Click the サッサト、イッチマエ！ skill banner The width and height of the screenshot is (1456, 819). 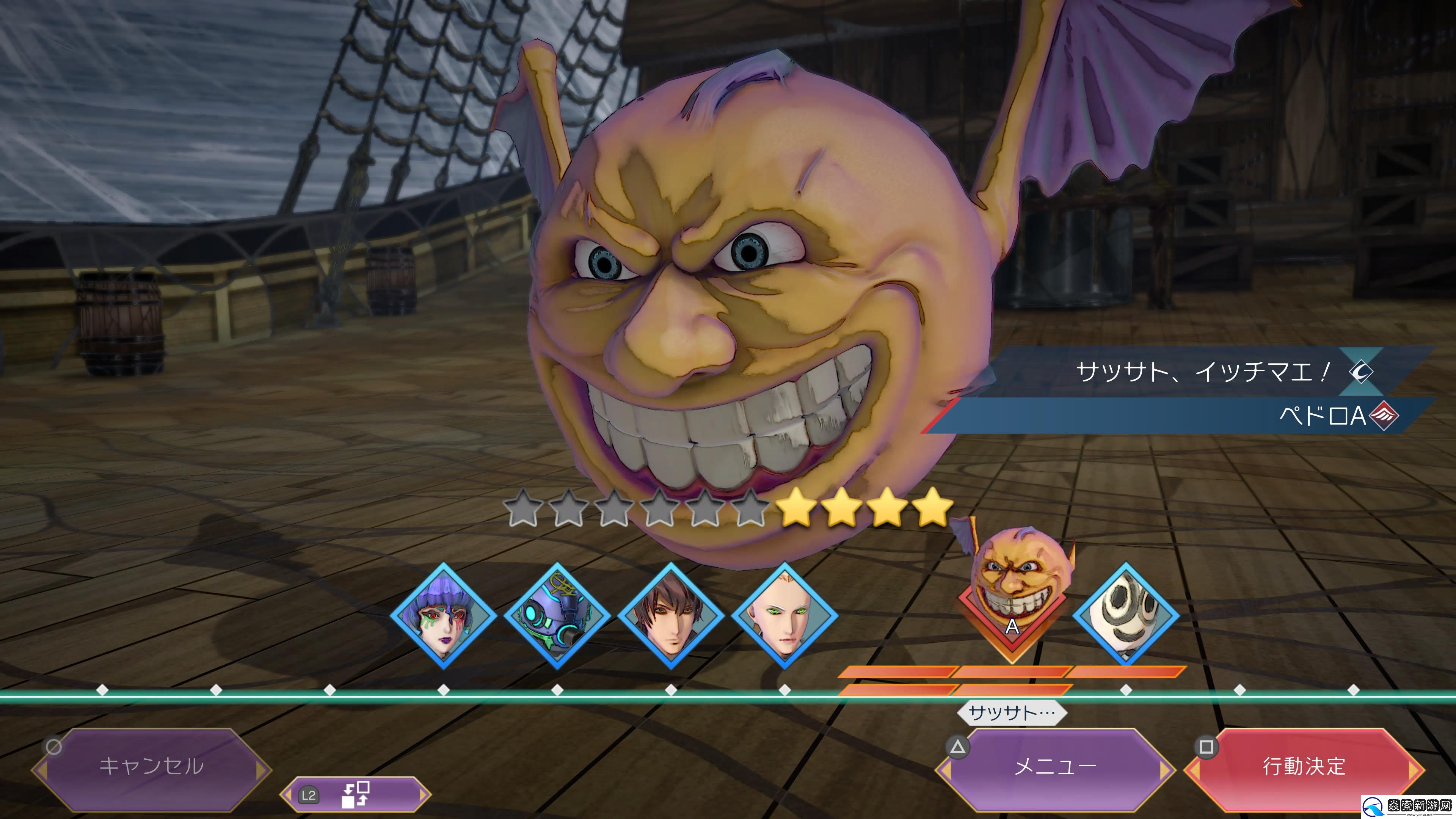[x=1204, y=372]
